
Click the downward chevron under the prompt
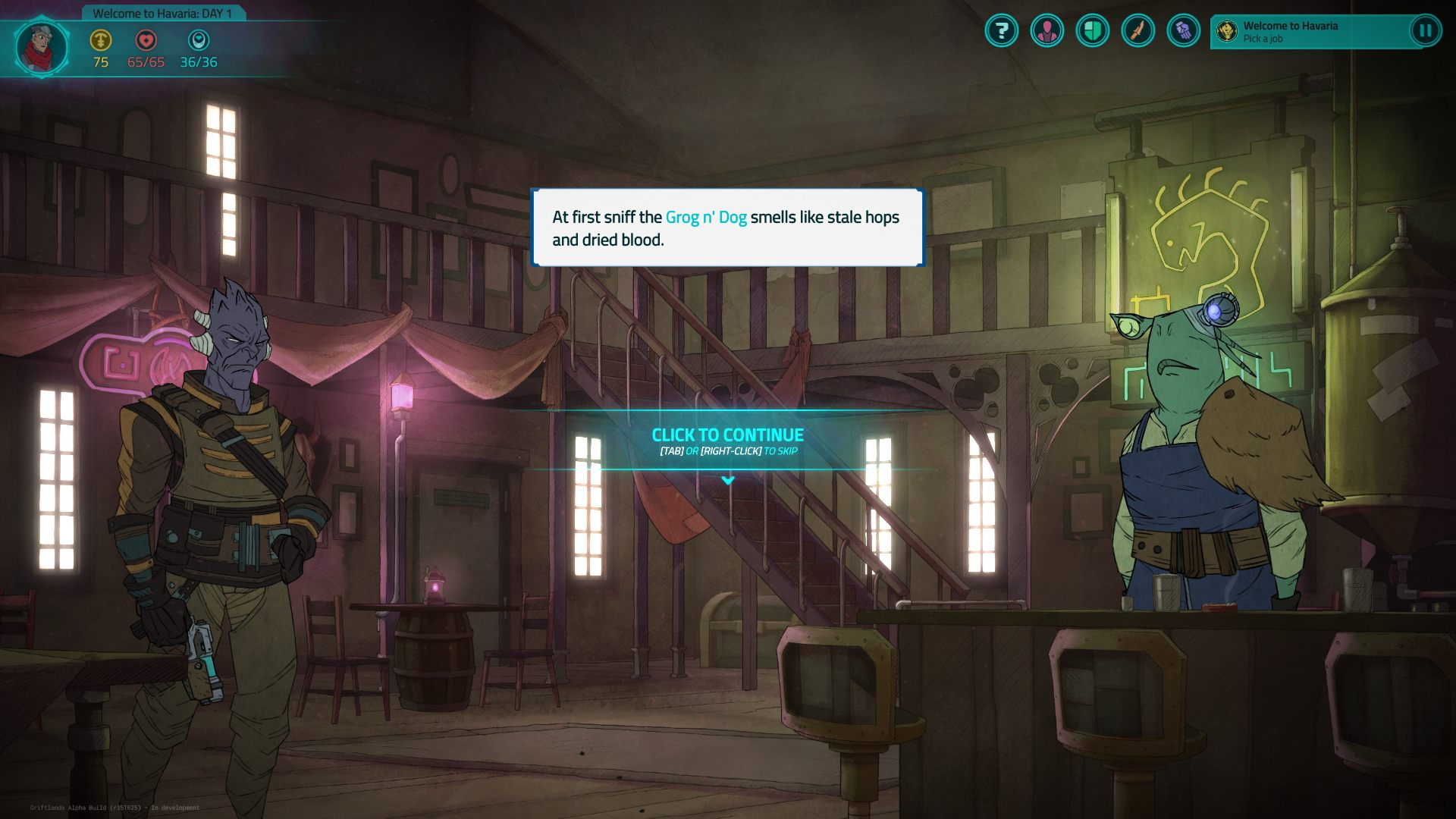point(729,479)
